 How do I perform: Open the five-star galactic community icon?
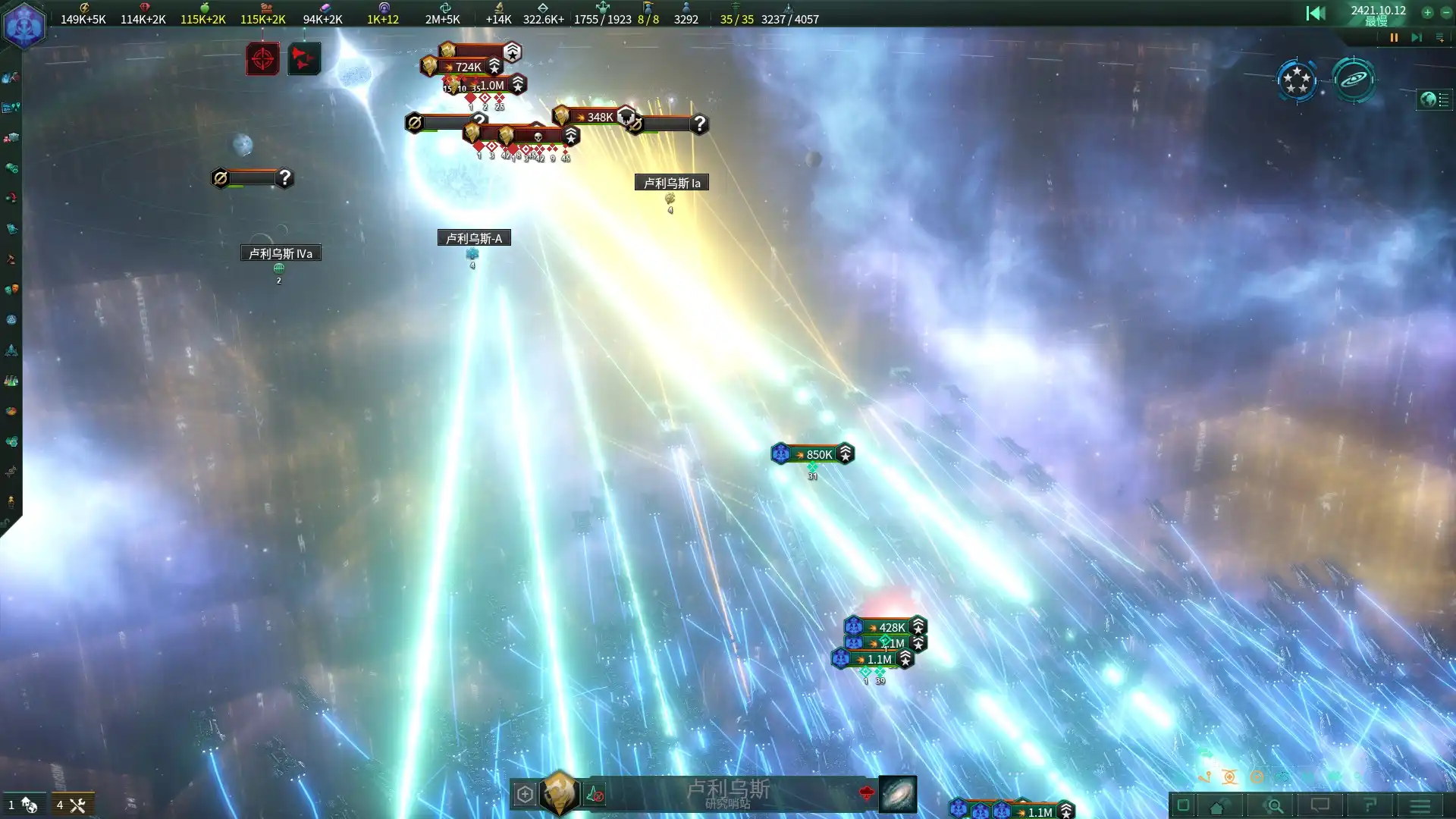1297,80
